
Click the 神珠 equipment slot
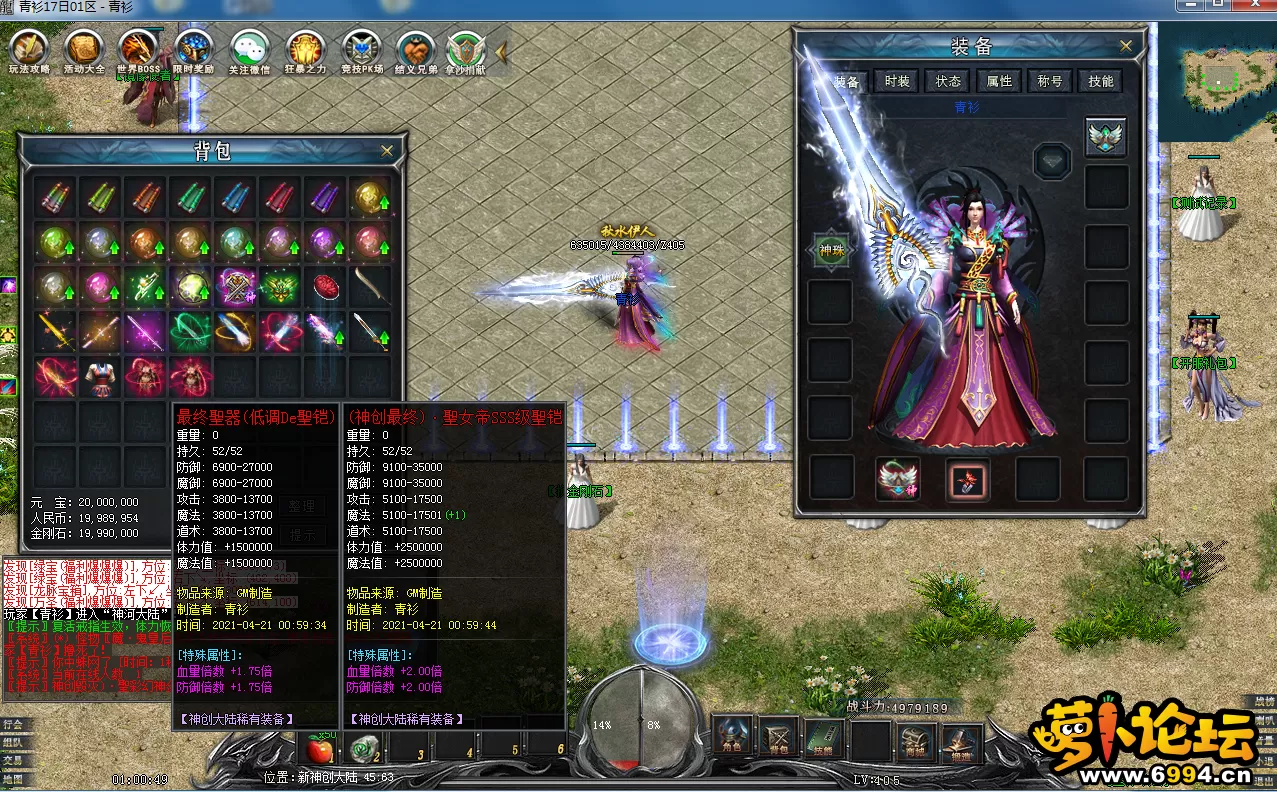tap(830, 251)
